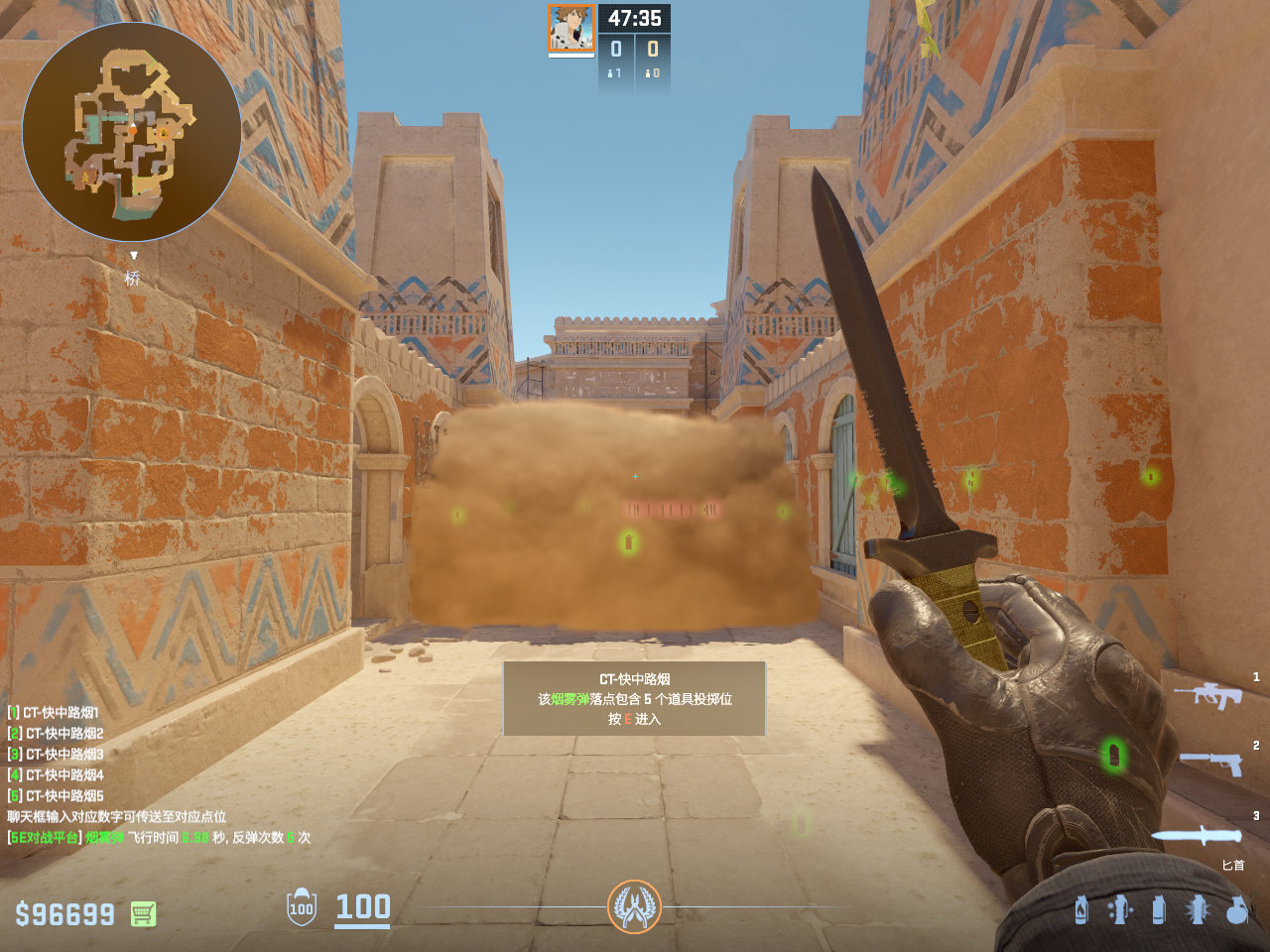
Task: Choose the incendiary grenade icon
Action: pos(1080,909)
